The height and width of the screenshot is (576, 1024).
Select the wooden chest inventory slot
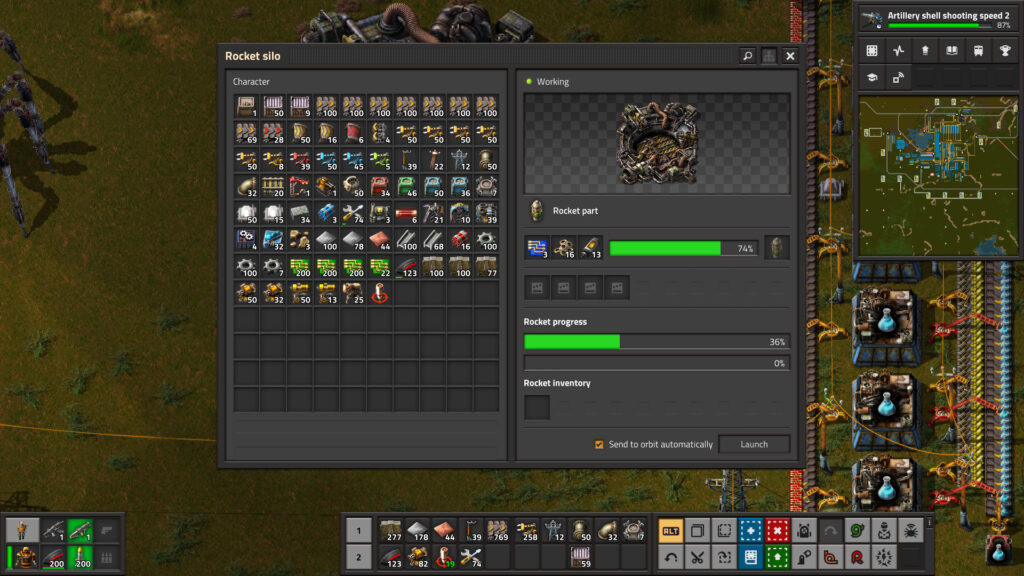click(x=246, y=106)
